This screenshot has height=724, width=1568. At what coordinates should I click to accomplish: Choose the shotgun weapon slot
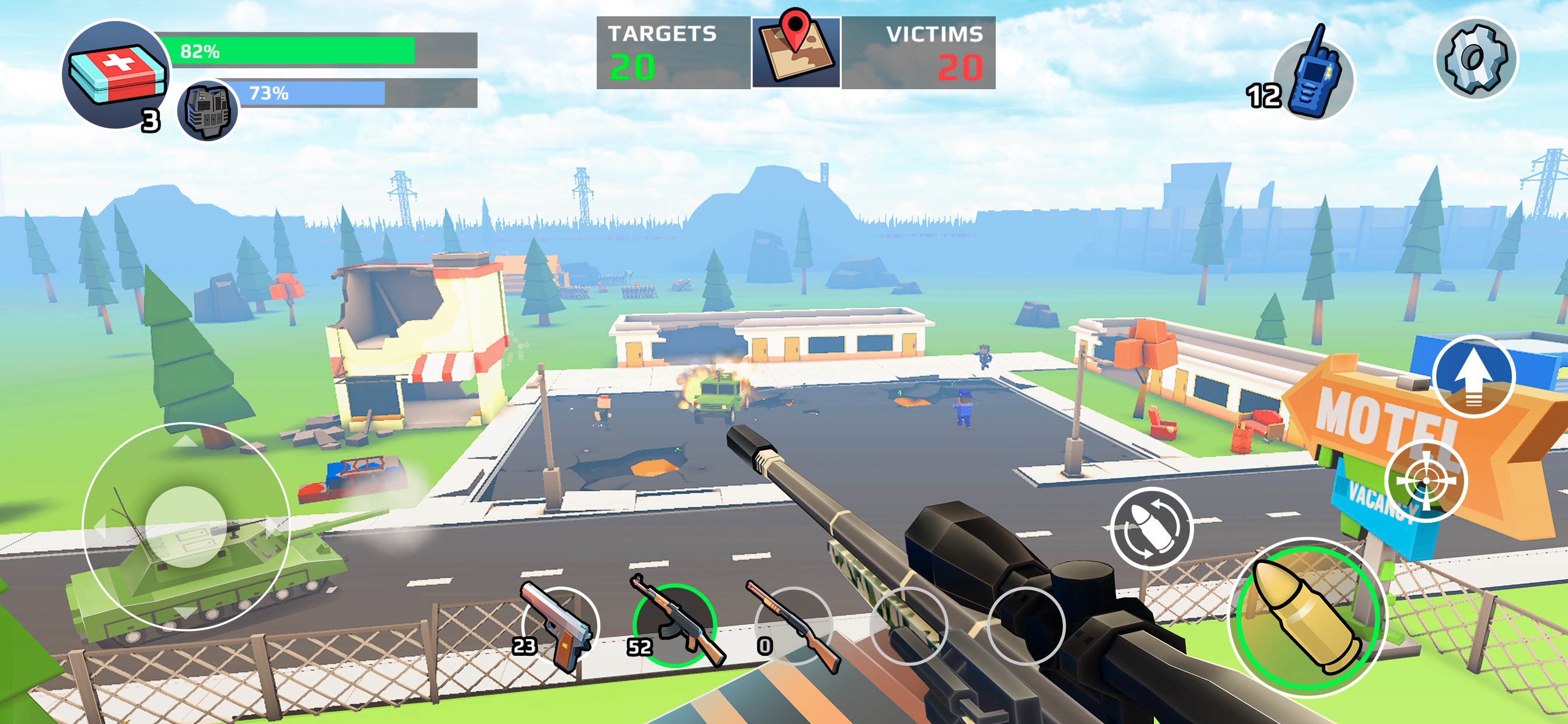coord(793,626)
